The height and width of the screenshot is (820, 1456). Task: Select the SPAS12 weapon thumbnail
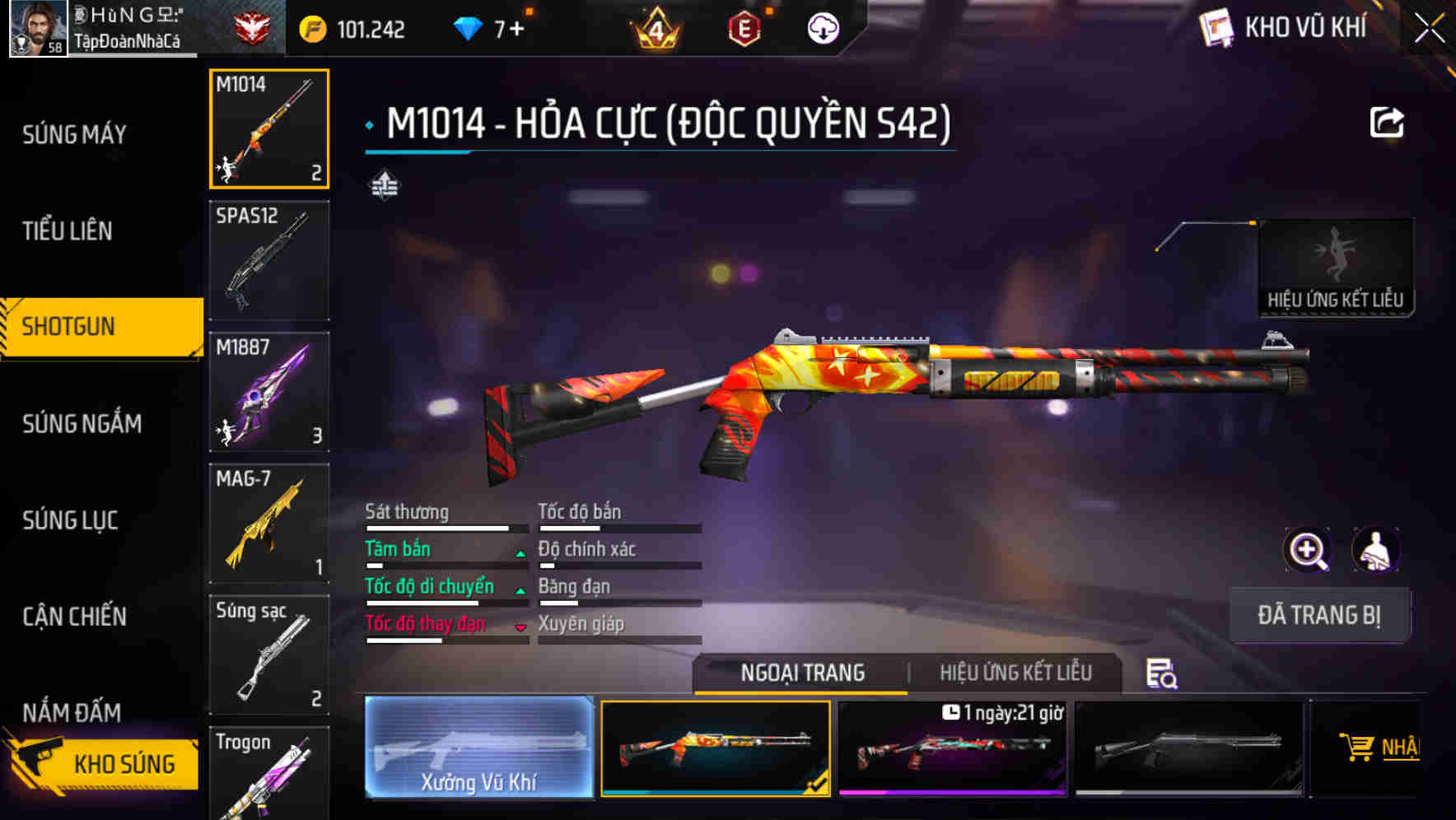point(269,259)
